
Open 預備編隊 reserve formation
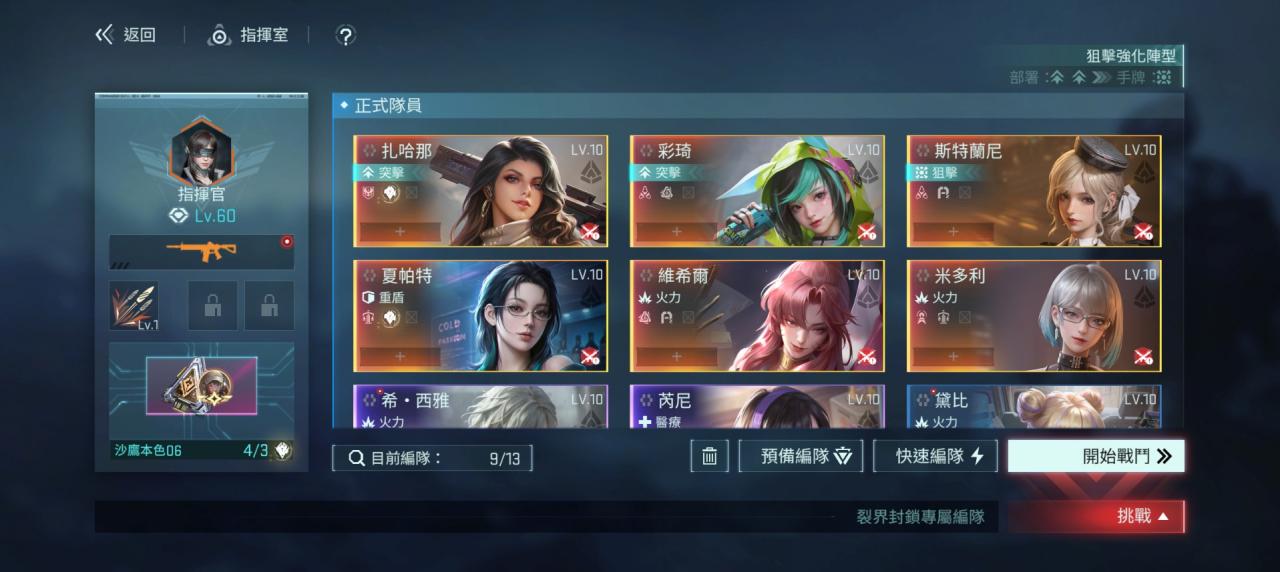click(x=801, y=456)
